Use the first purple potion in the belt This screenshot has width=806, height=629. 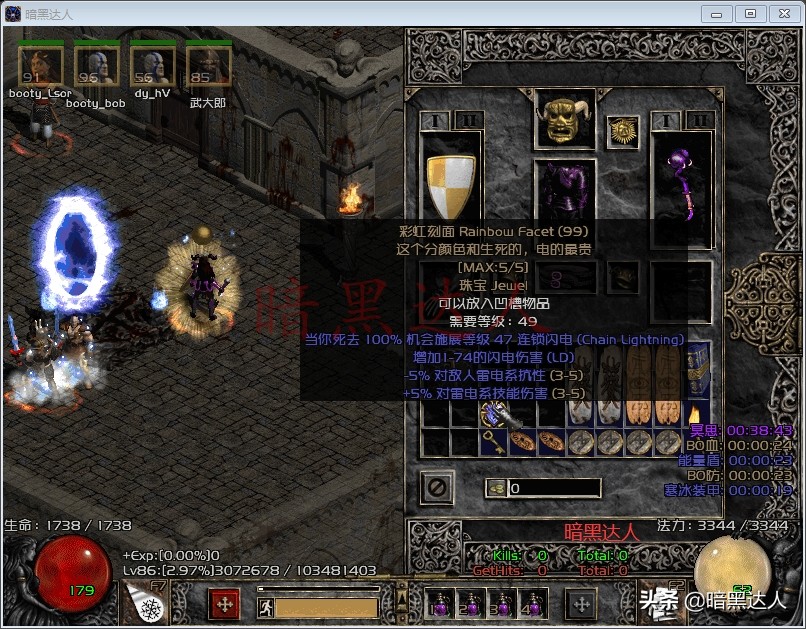437,605
